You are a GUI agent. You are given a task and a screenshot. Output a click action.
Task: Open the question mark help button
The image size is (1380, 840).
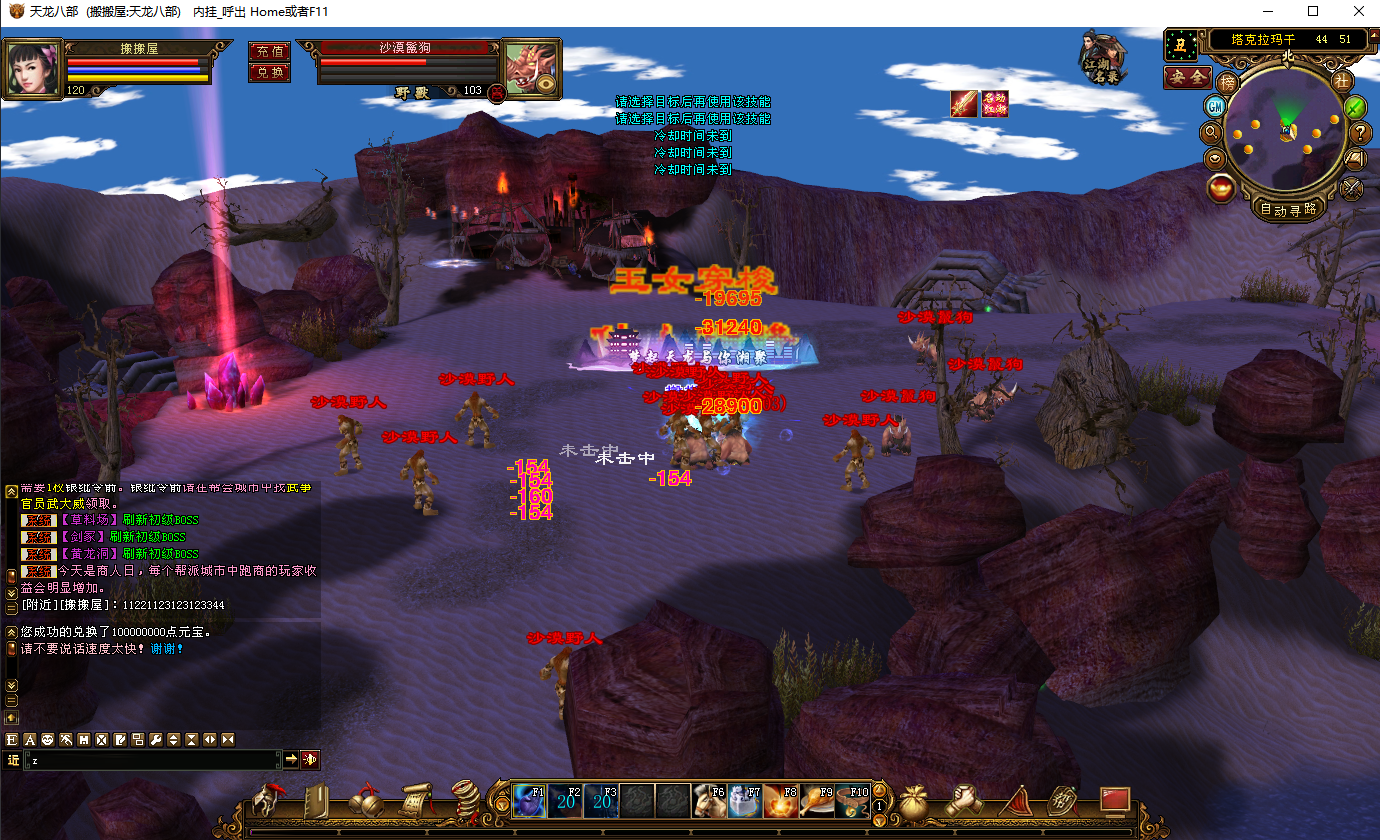1360,132
